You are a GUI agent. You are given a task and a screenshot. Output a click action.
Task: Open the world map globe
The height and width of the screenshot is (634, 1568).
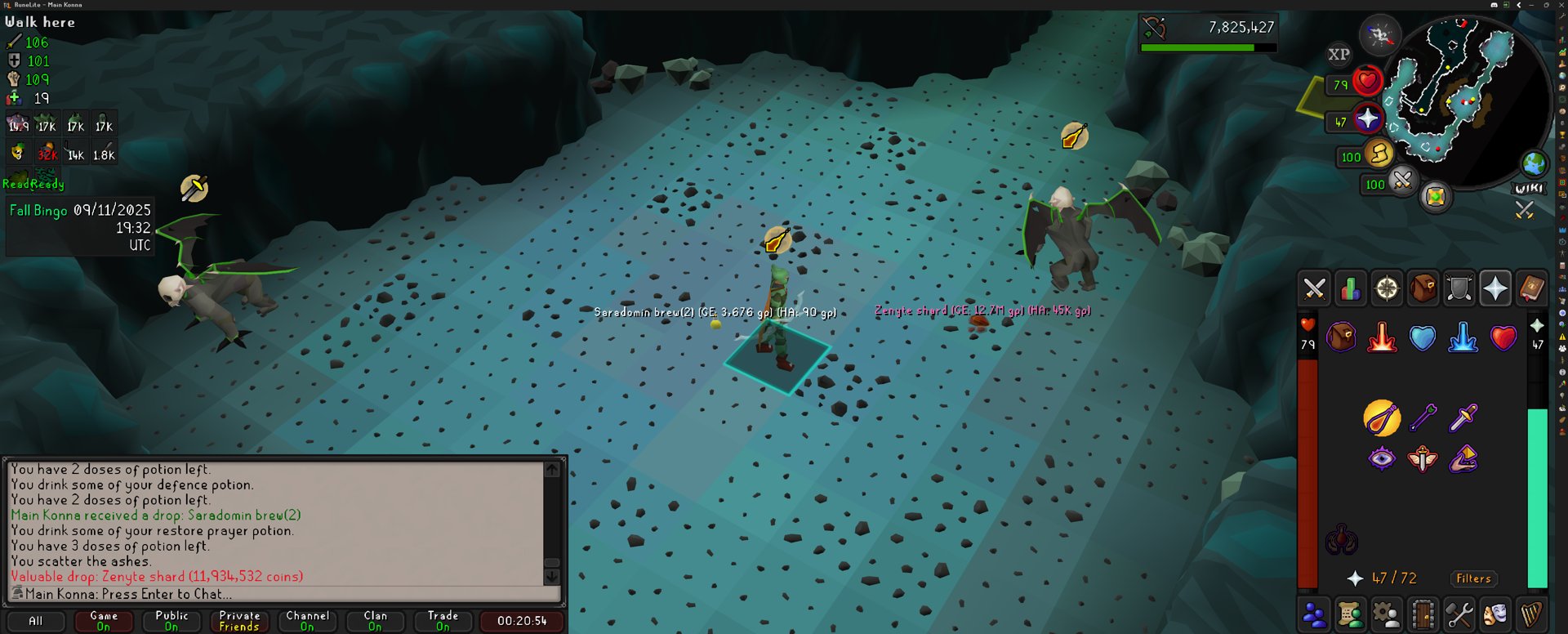[x=1534, y=163]
